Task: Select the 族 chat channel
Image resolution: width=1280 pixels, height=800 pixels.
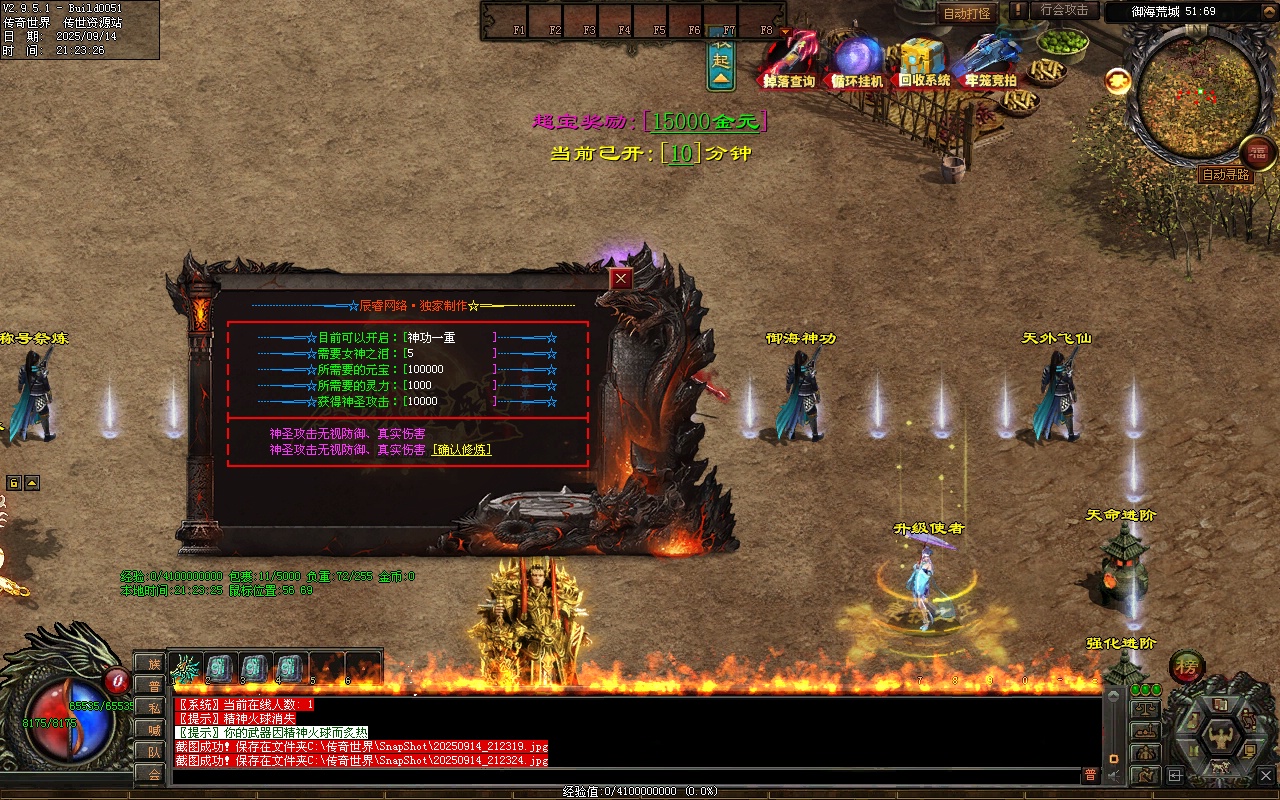Action: pyautogui.click(x=153, y=663)
